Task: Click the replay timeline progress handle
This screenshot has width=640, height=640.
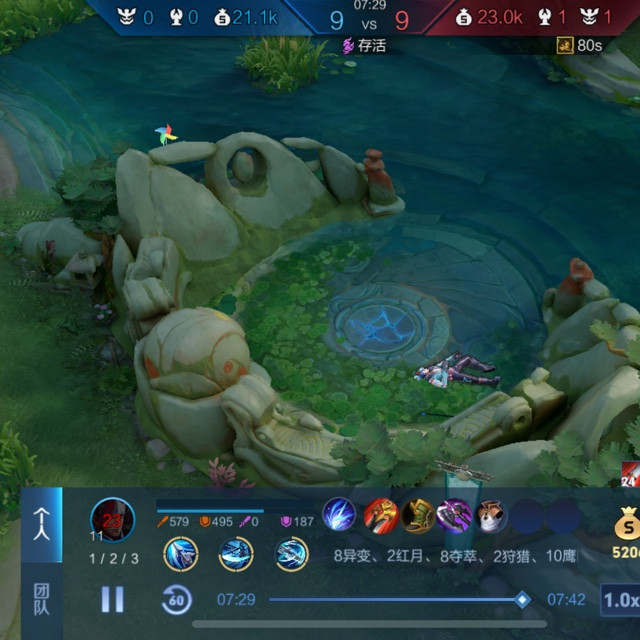Action: click(522, 599)
